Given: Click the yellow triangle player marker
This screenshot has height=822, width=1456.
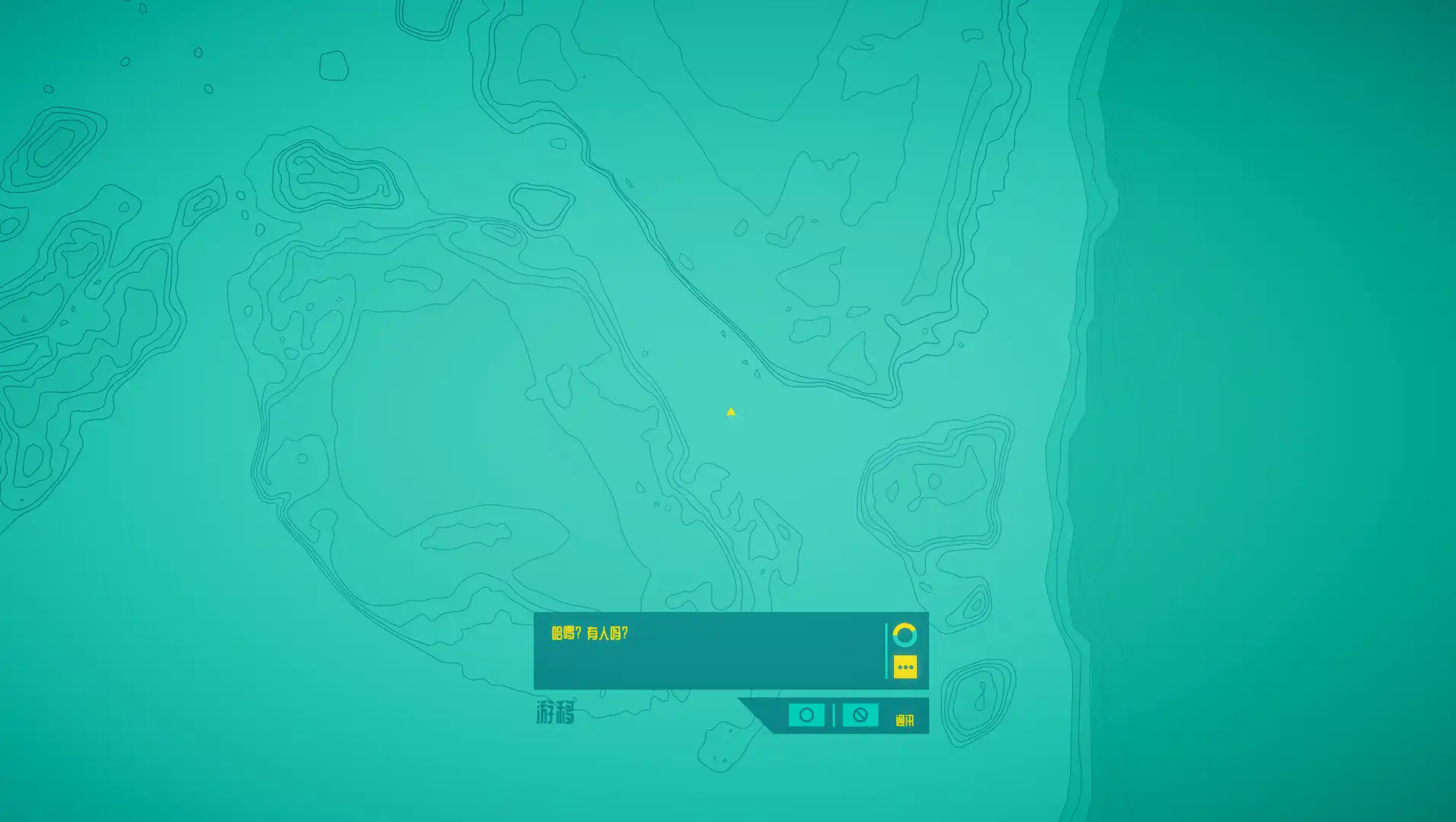Looking at the screenshot, I should [730, 411].
